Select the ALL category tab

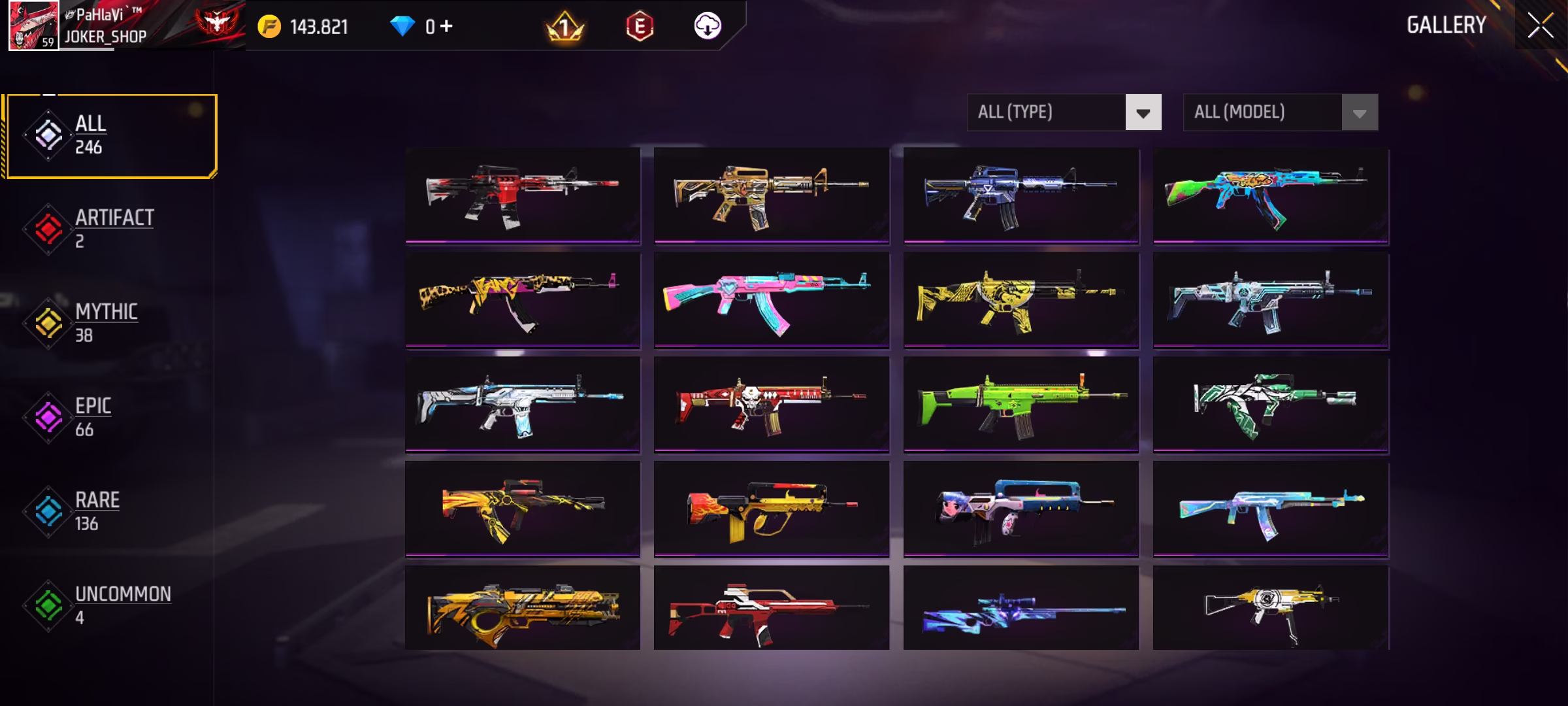pyautogui.click(x=110, y=136)
